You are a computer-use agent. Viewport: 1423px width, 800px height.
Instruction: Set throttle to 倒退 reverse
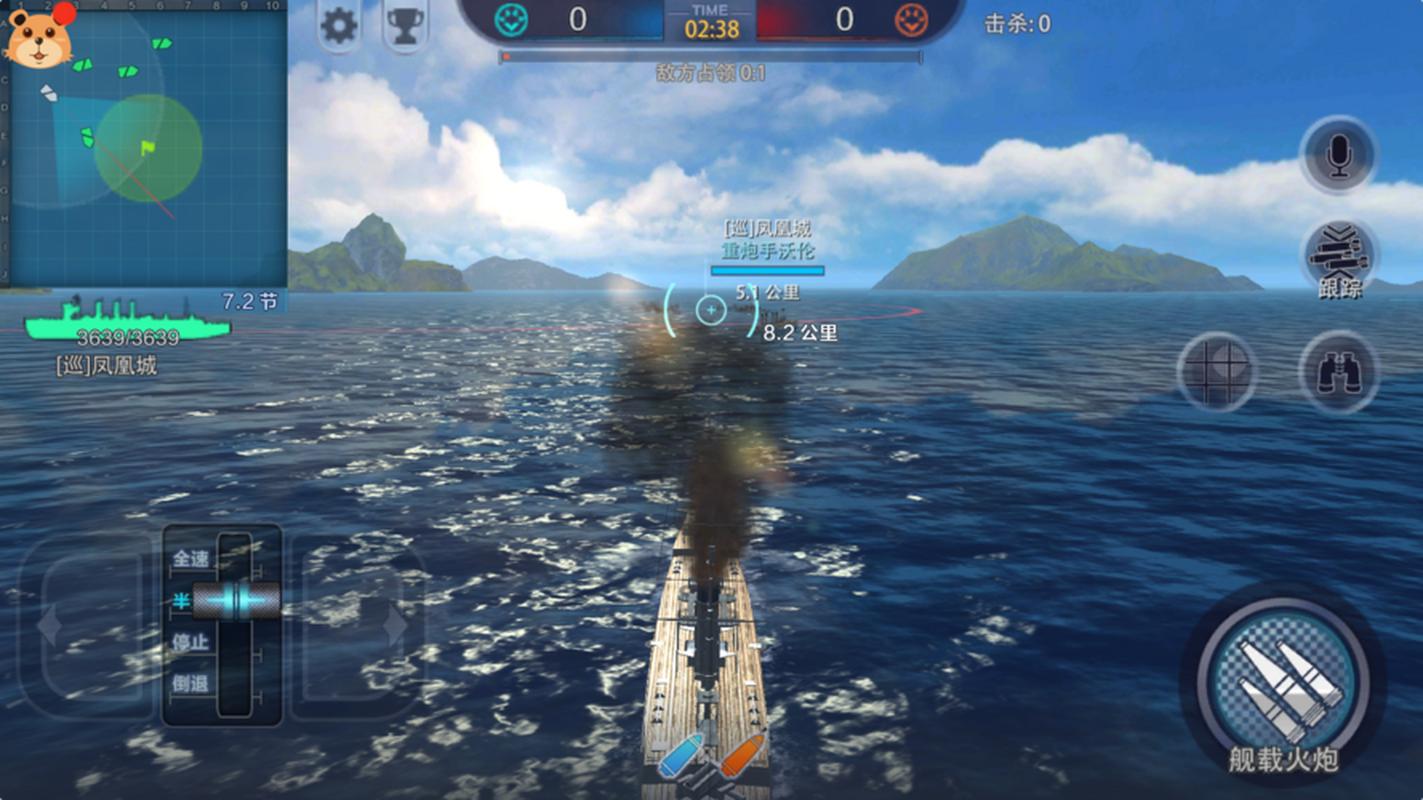click(x=192, y=683)
